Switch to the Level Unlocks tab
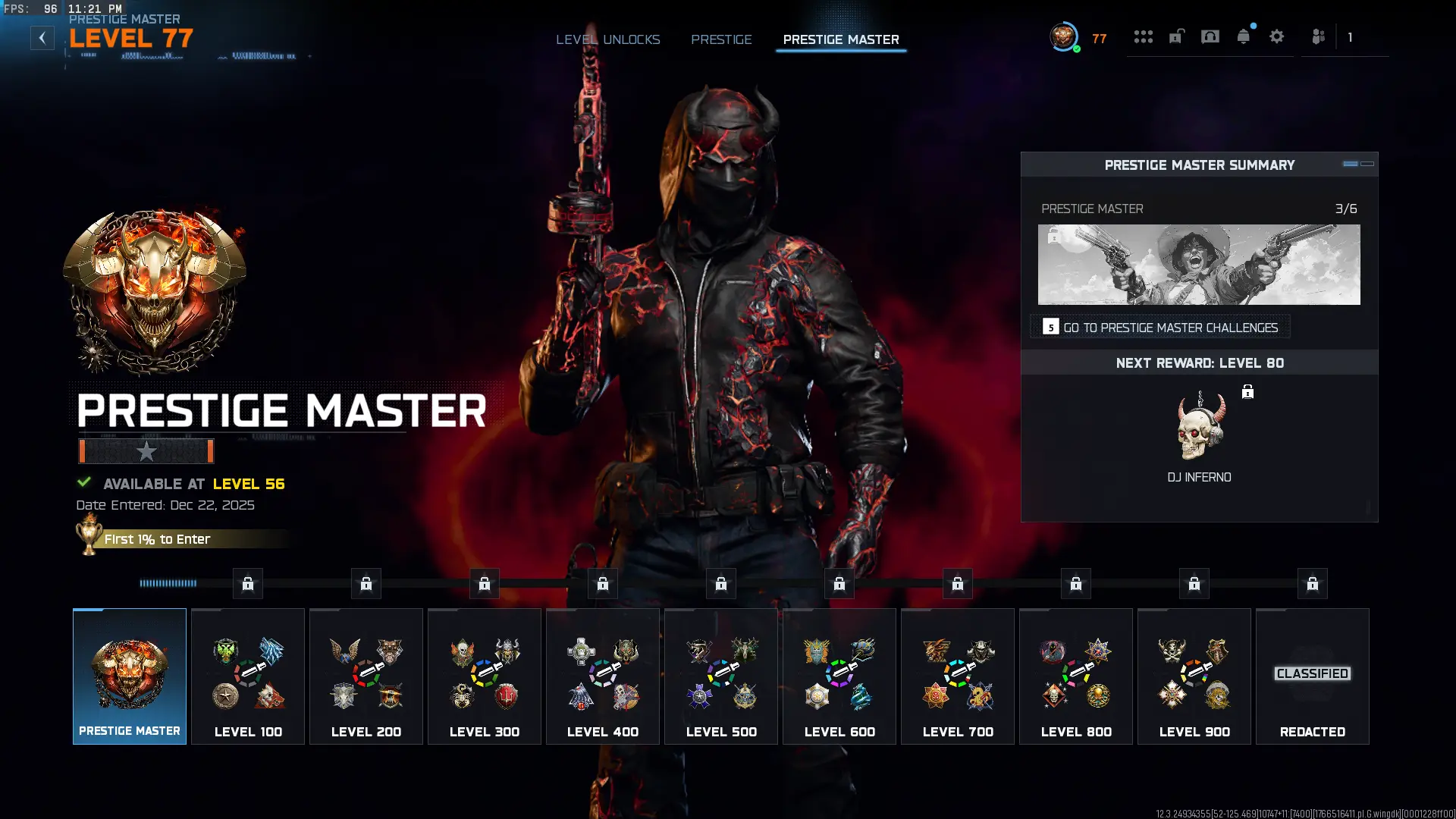The width and height of the screenshot is (1456, 819). [607, 39]
